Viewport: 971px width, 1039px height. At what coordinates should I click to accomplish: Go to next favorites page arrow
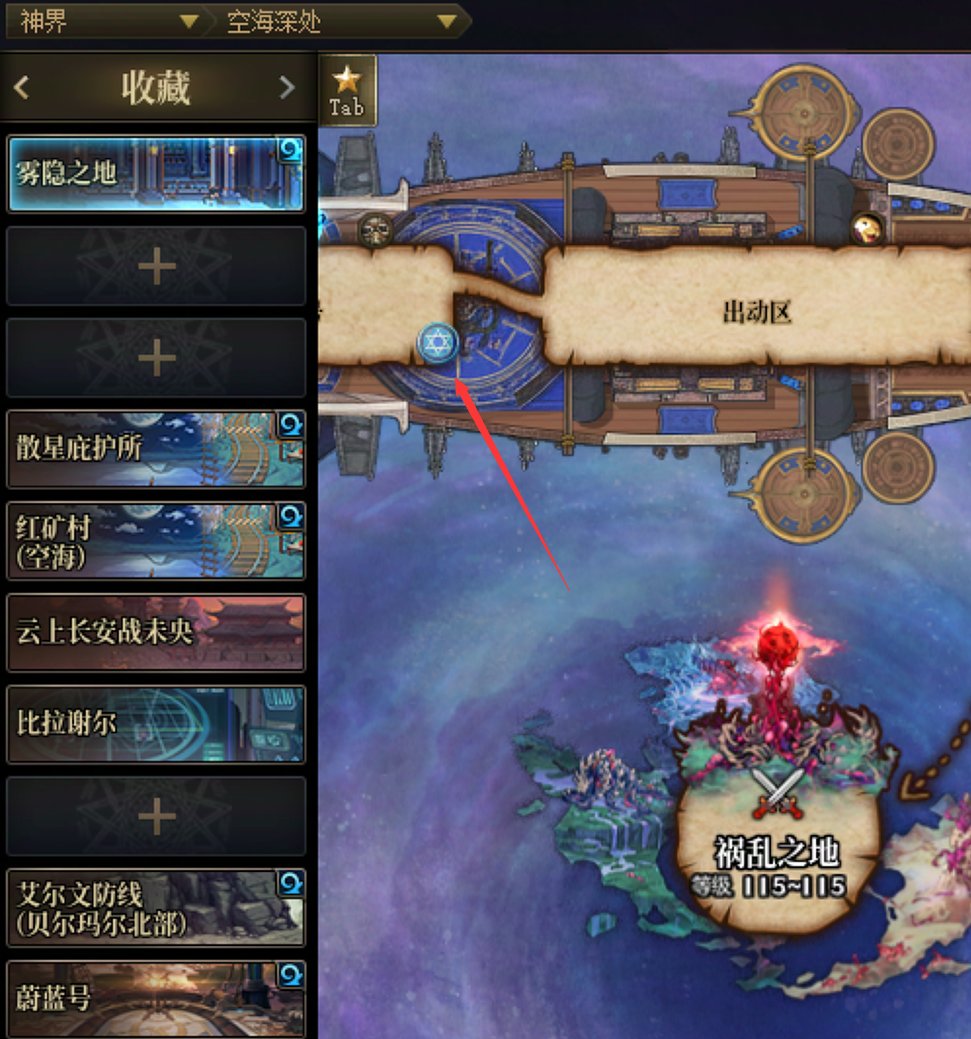tap(287, 88)
